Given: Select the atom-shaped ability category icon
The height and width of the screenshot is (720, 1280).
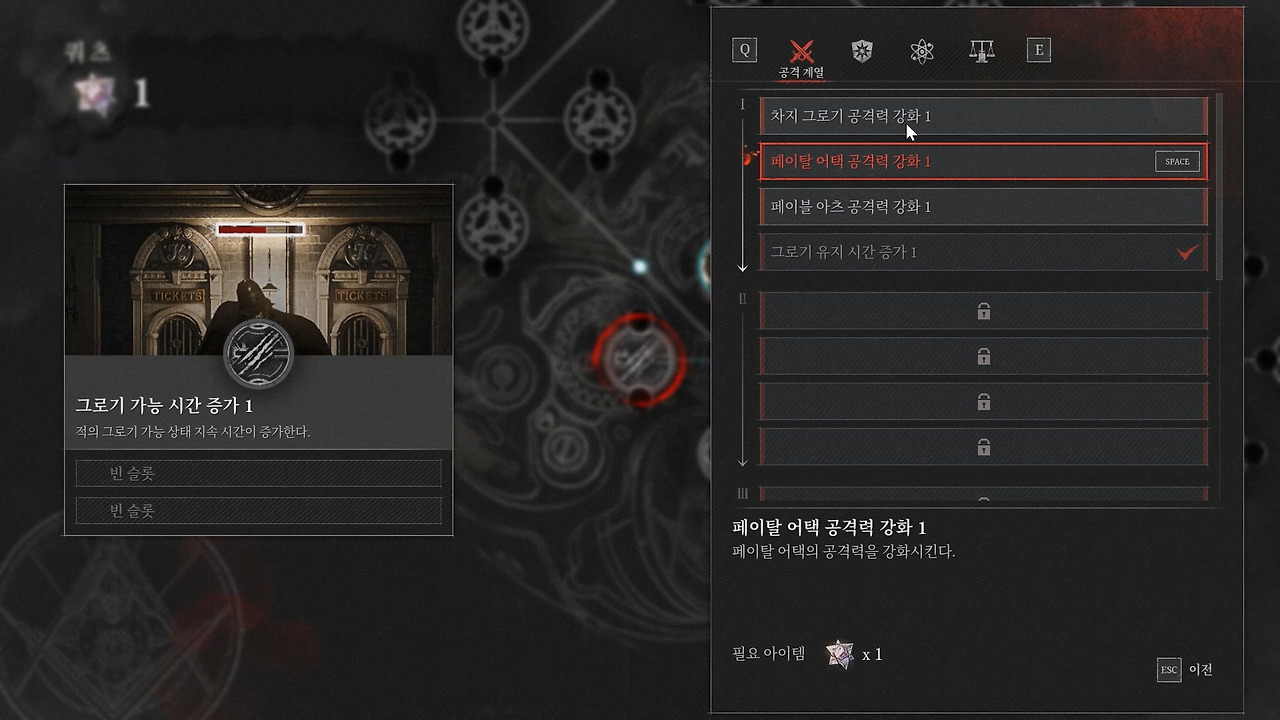Looking at the screenshot, I should [920, 50].
